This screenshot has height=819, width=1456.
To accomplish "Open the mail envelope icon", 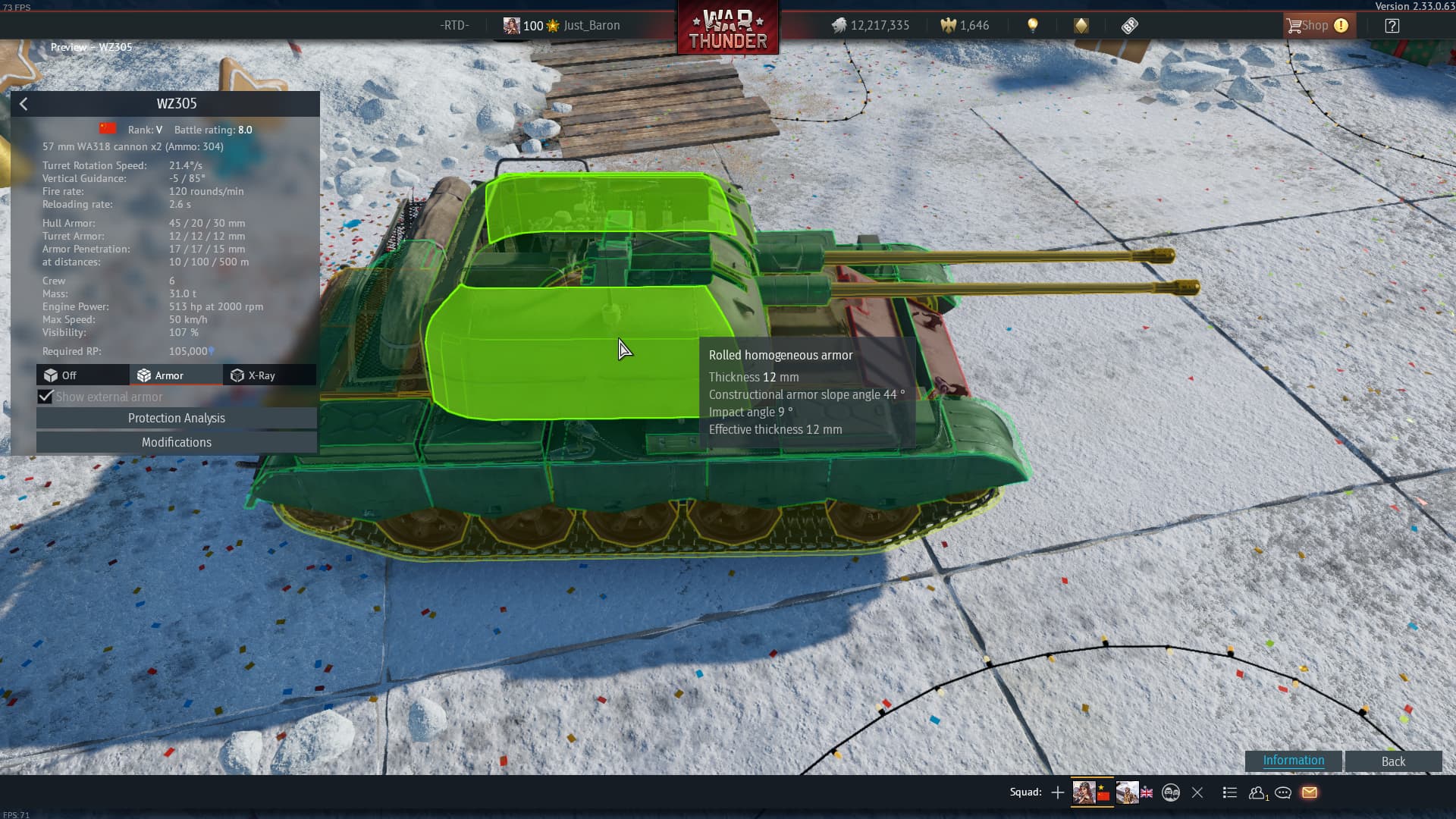I will (x=1310, y=792).
